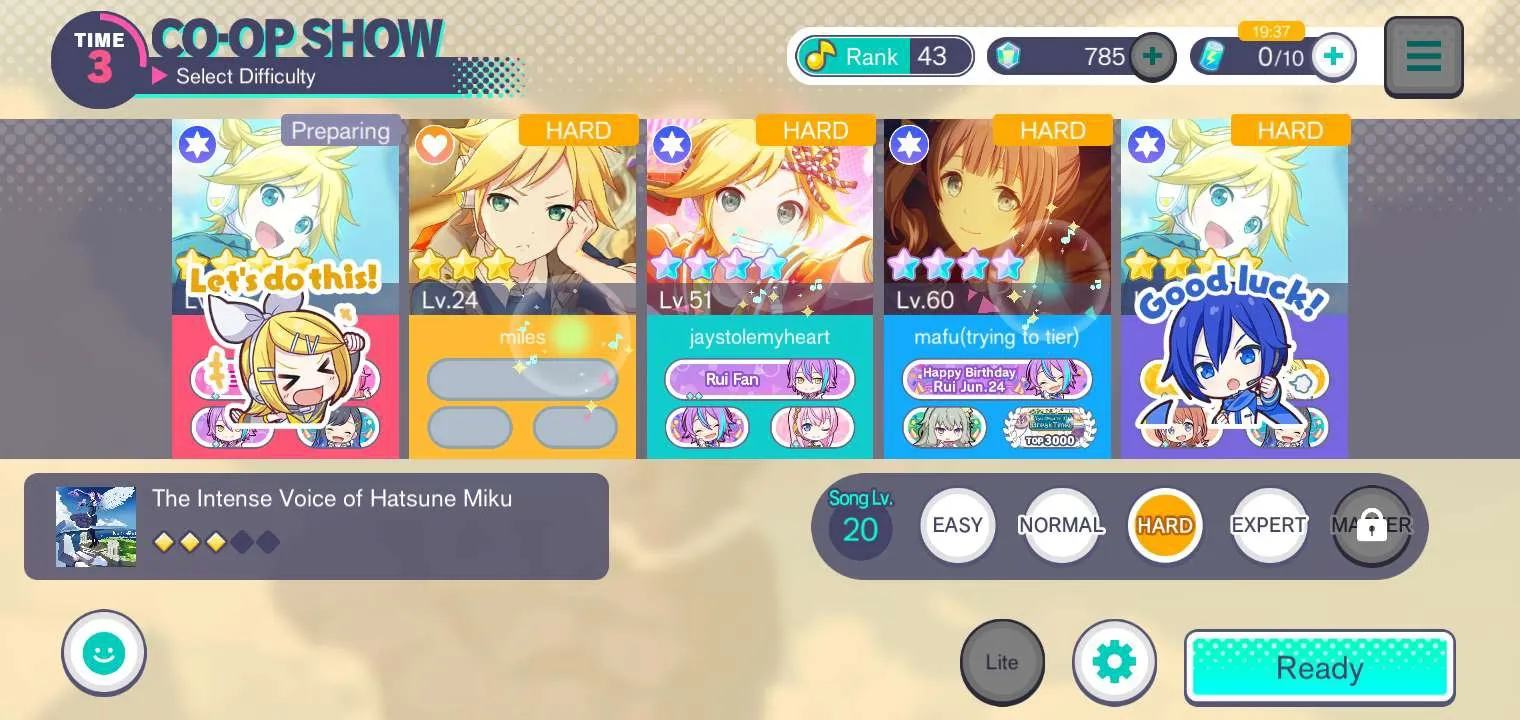Toggle the Lite mode button
This screenshot has width=1520, height=720.
pos(1002,662)
